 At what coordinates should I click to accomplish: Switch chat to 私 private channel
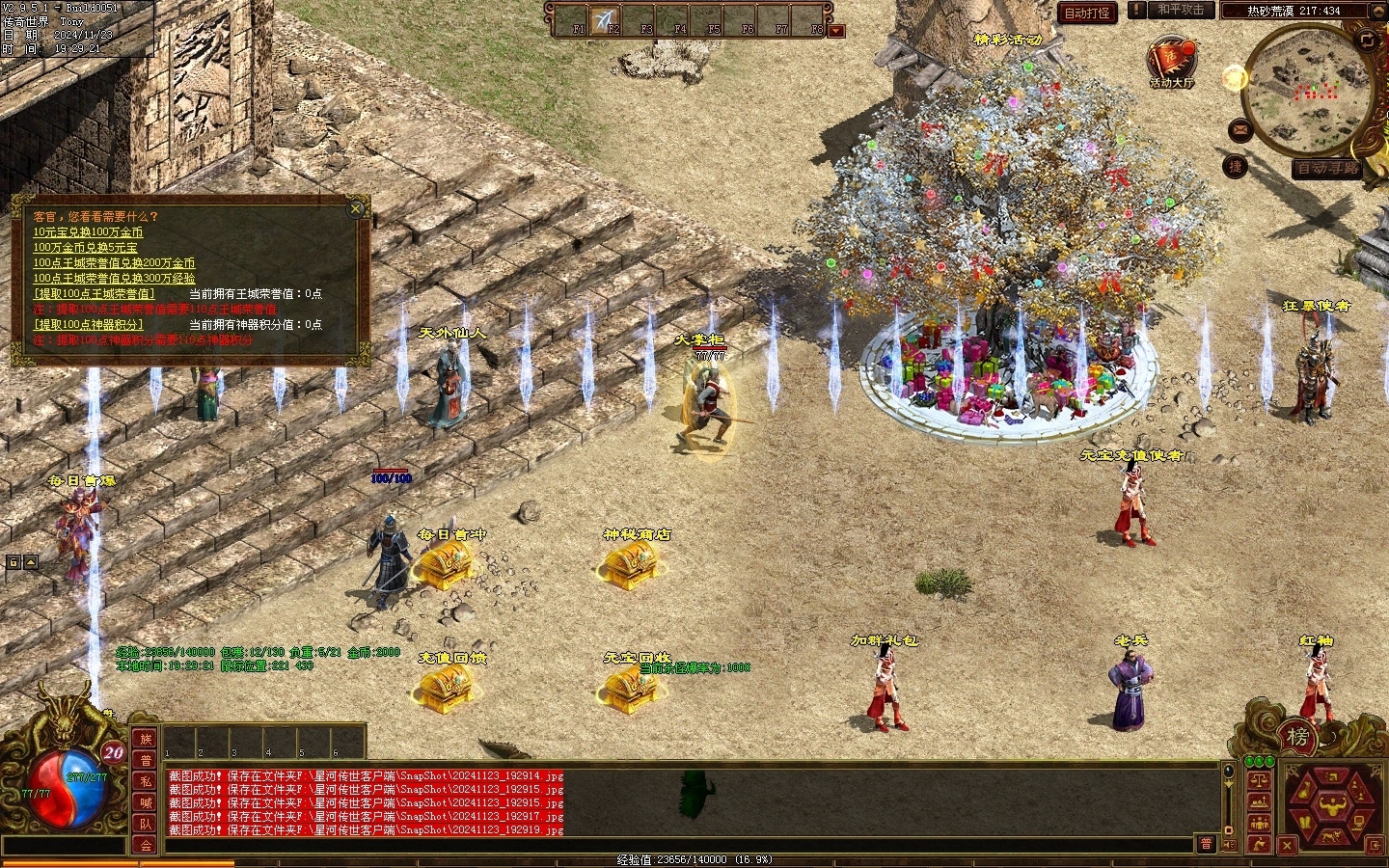coord(146,781)
